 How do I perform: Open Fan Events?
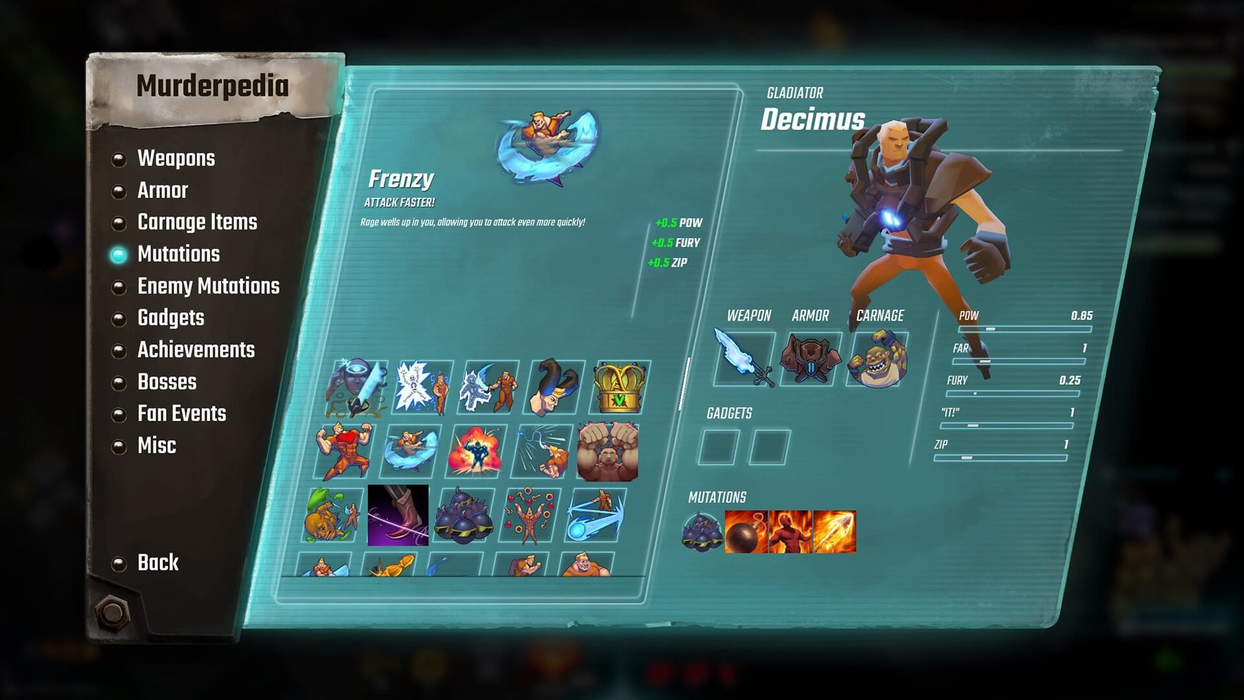tap(181, 414)
